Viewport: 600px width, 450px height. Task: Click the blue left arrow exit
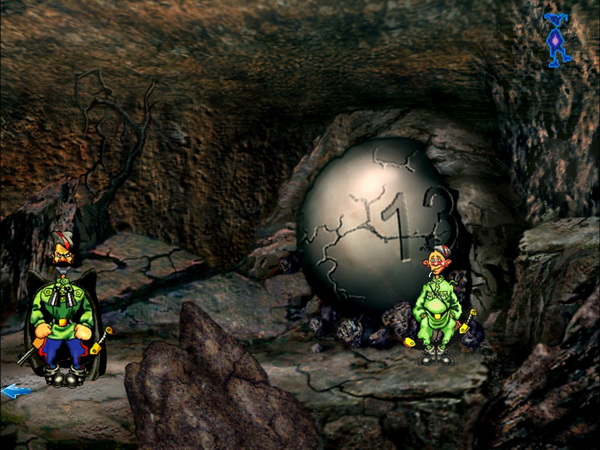coord(15,392)
